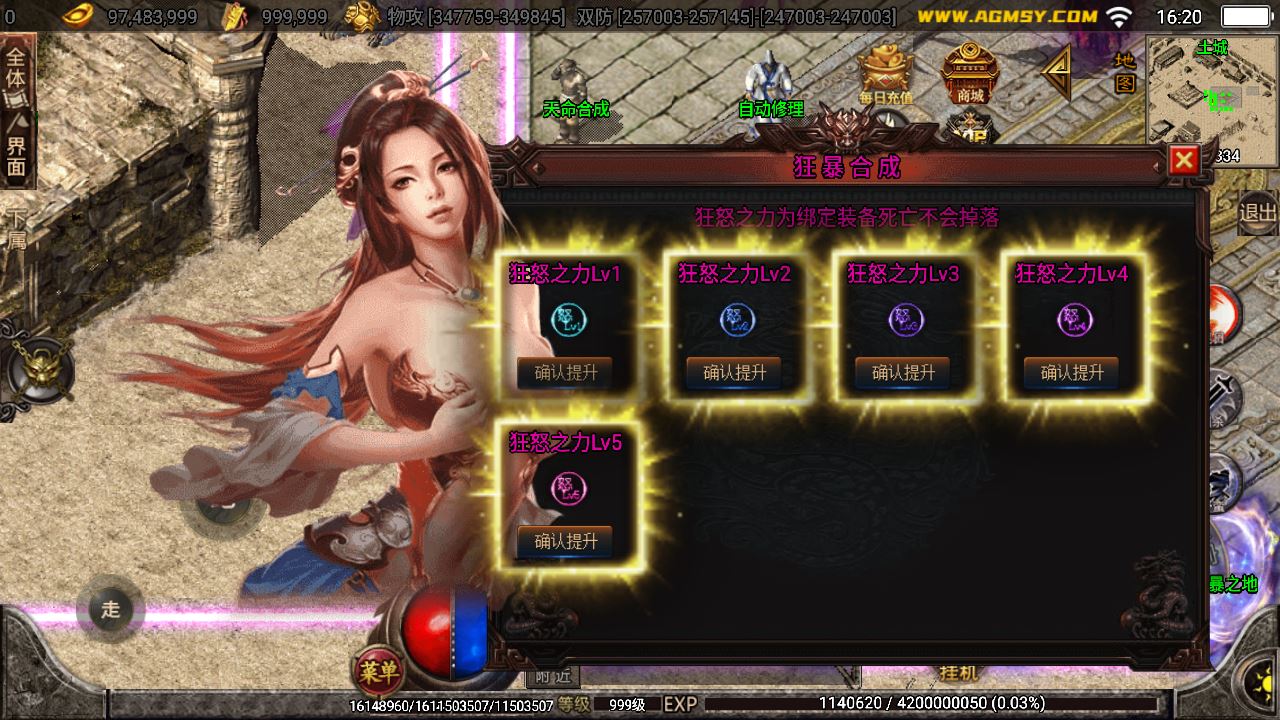This screenshot has width=1280, height=720.
Task: Confirm upgrade for 狂怒之力Lv4
Action: (x=1071, y=373)
